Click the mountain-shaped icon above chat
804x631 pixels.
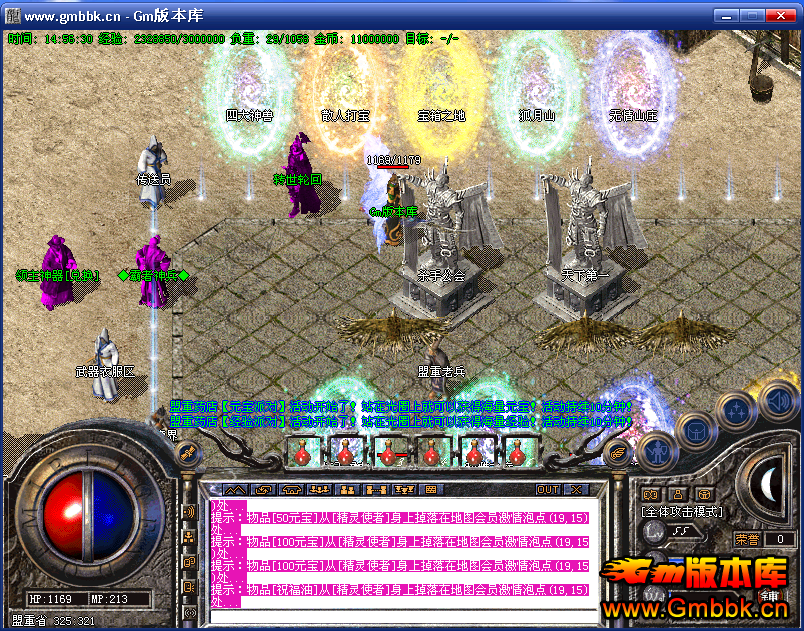(x=235, y=490)
